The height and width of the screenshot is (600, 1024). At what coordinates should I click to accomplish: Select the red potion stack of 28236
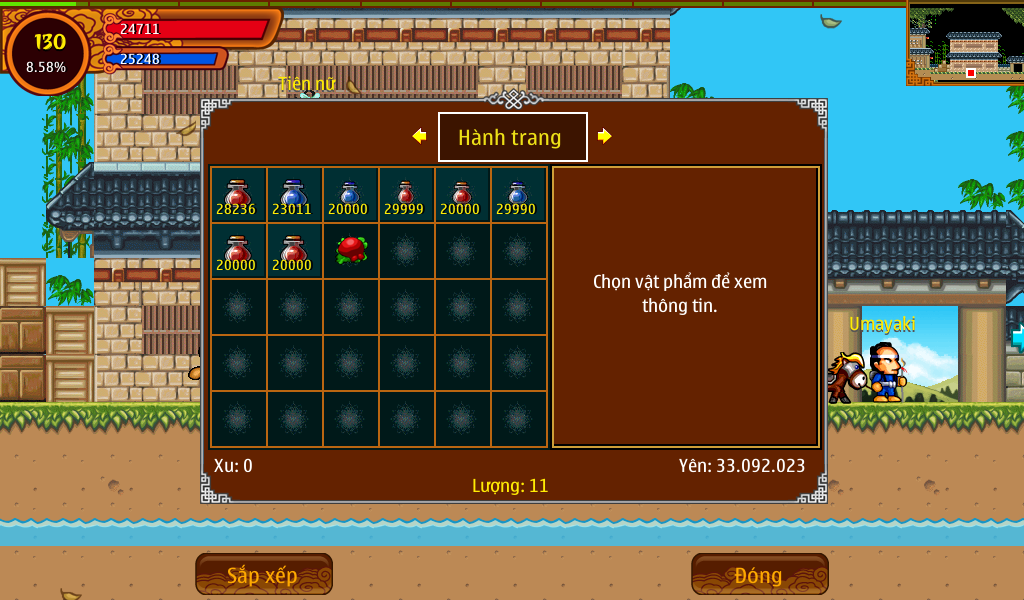(x=238, y=195)
